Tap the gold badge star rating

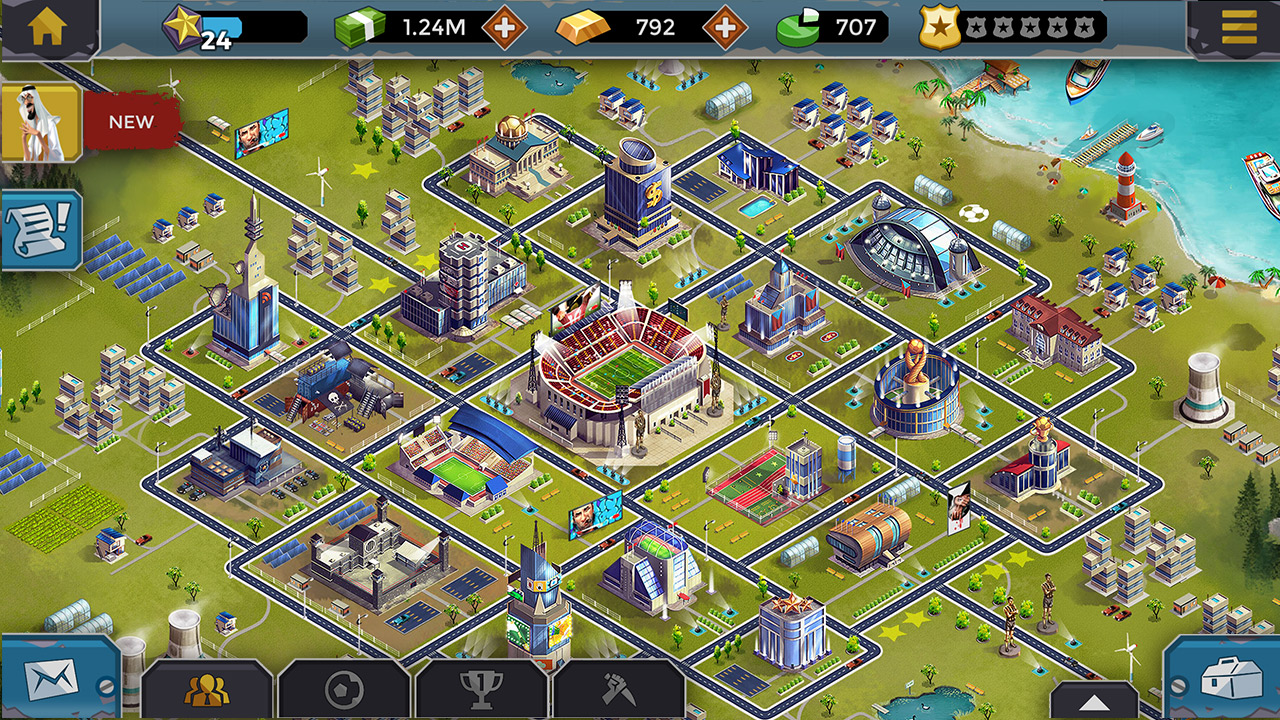tap(940, 27)
